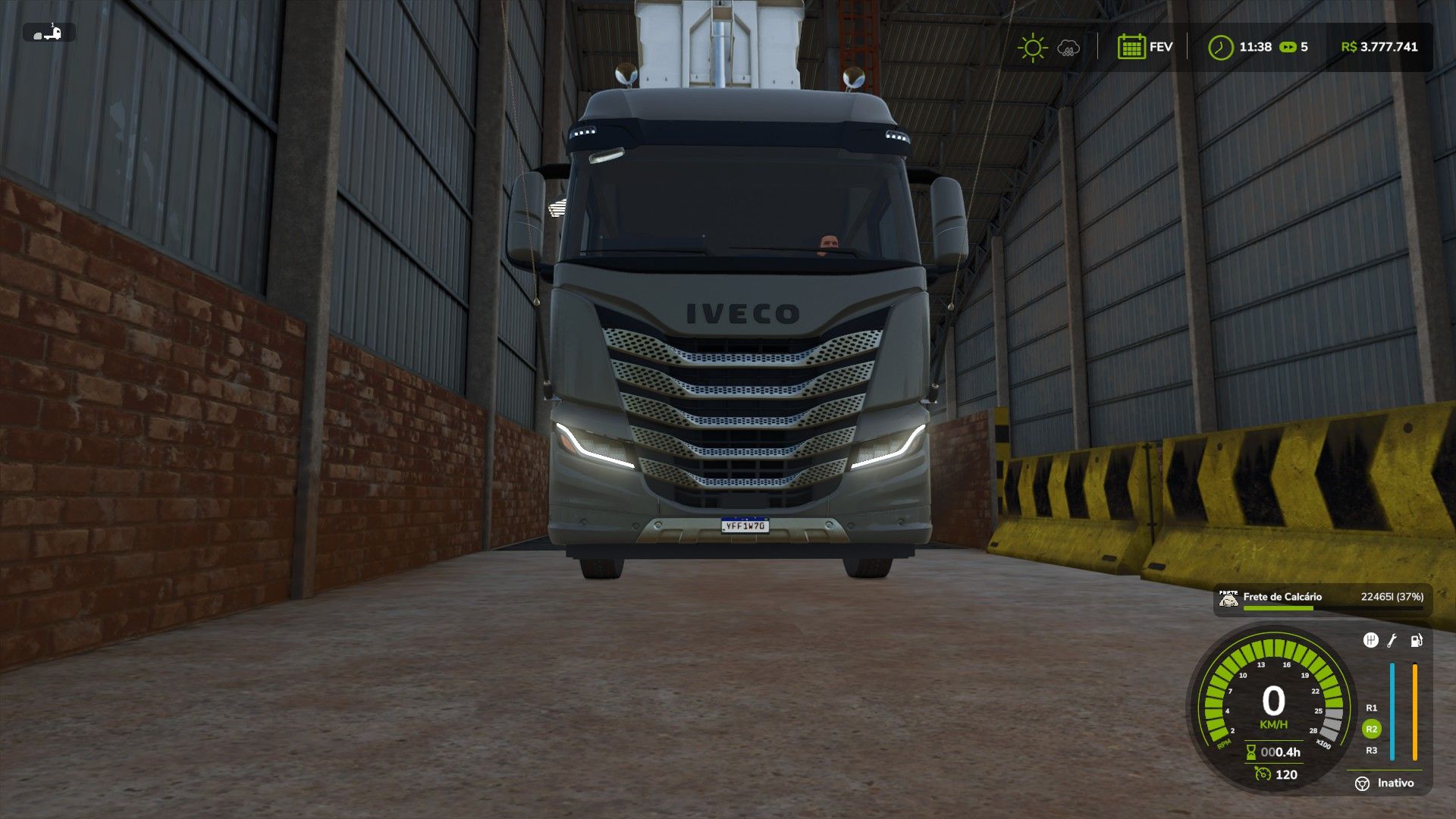The width and height of the screenshot is (1456, 819).
Task: Select gear range R1
Action: pyautogui.click(x=1372, y=708)
